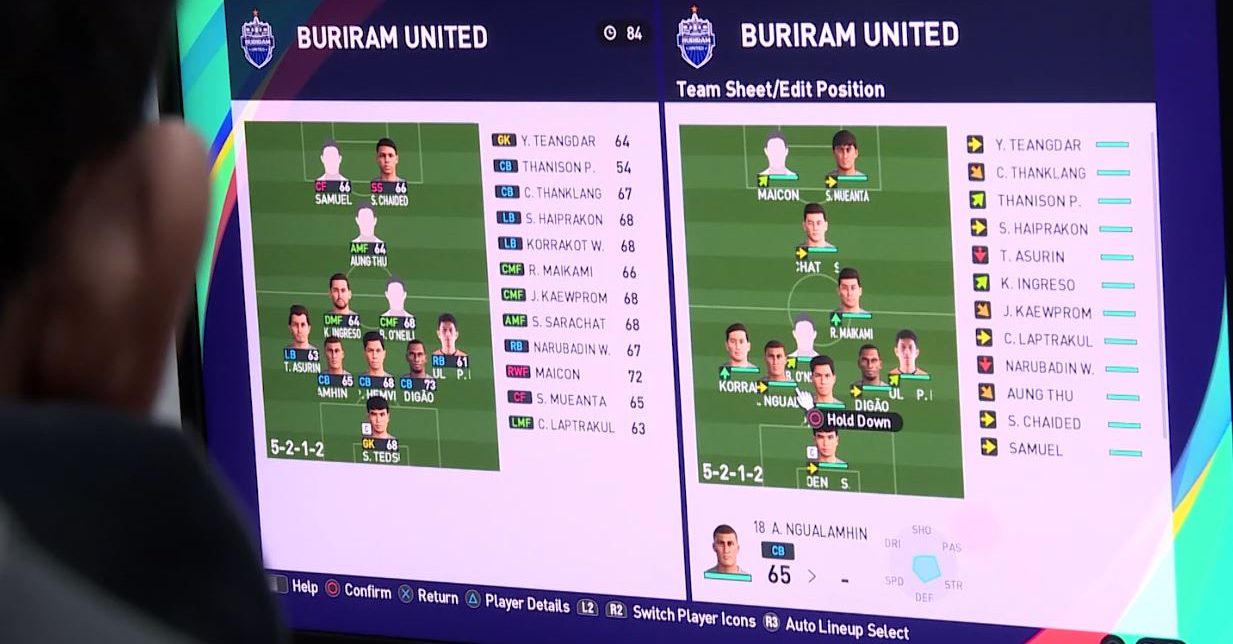
Task: Select Maicon on the Team Sheet pitch
Action: (777, 165)
